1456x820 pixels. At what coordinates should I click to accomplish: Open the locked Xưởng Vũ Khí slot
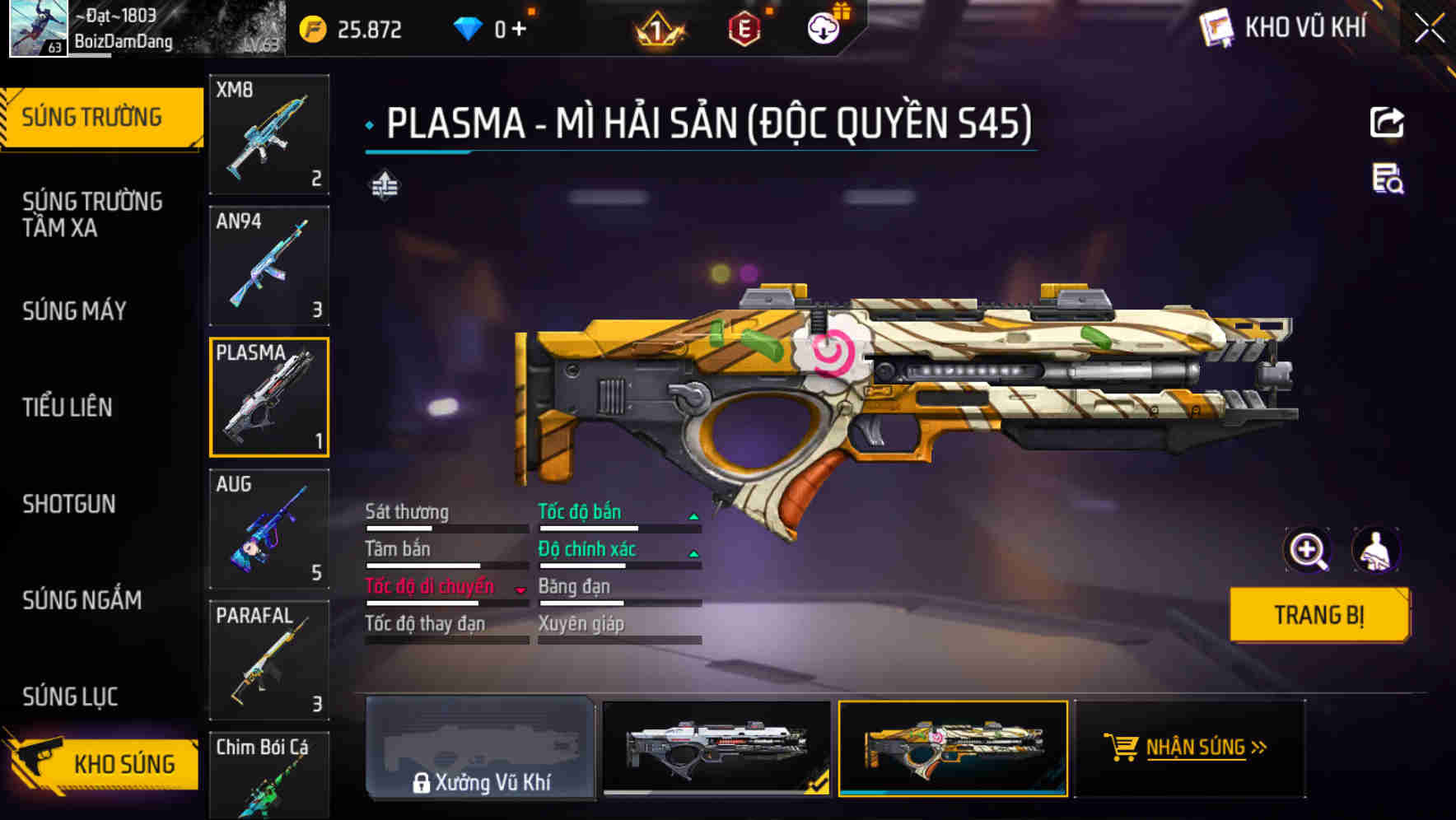click(x=480, y=748)
